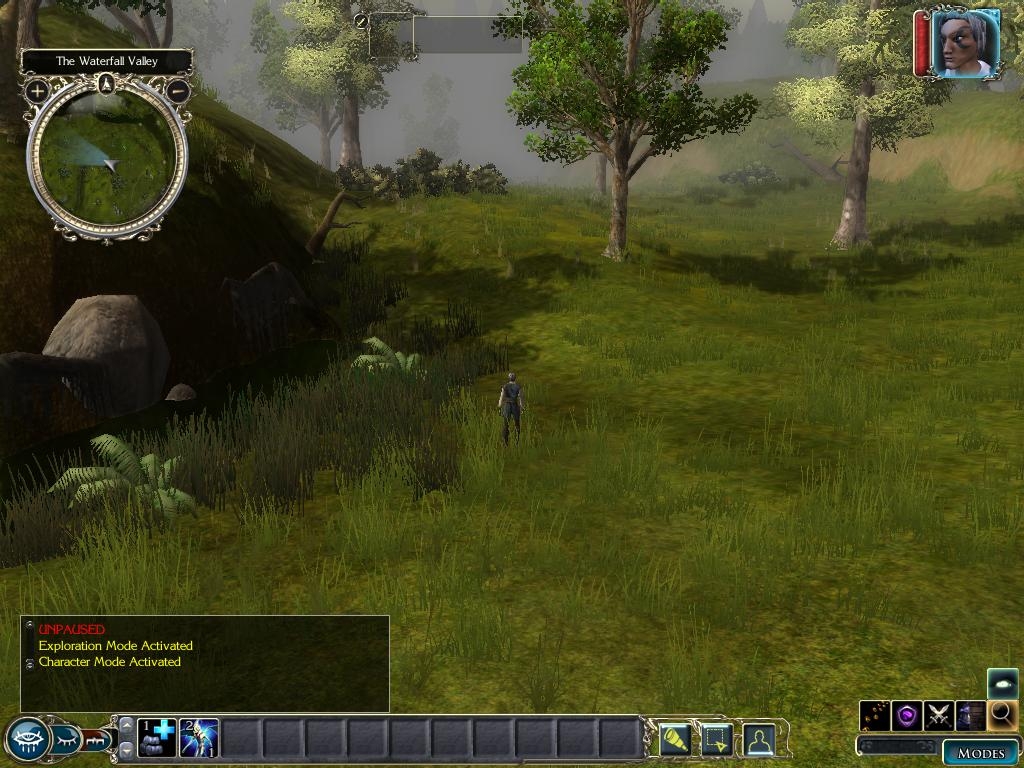Click the large open eye button
Image resolution: width=1024 pixels, height=768 pixels.
click(x=27, y=740)
